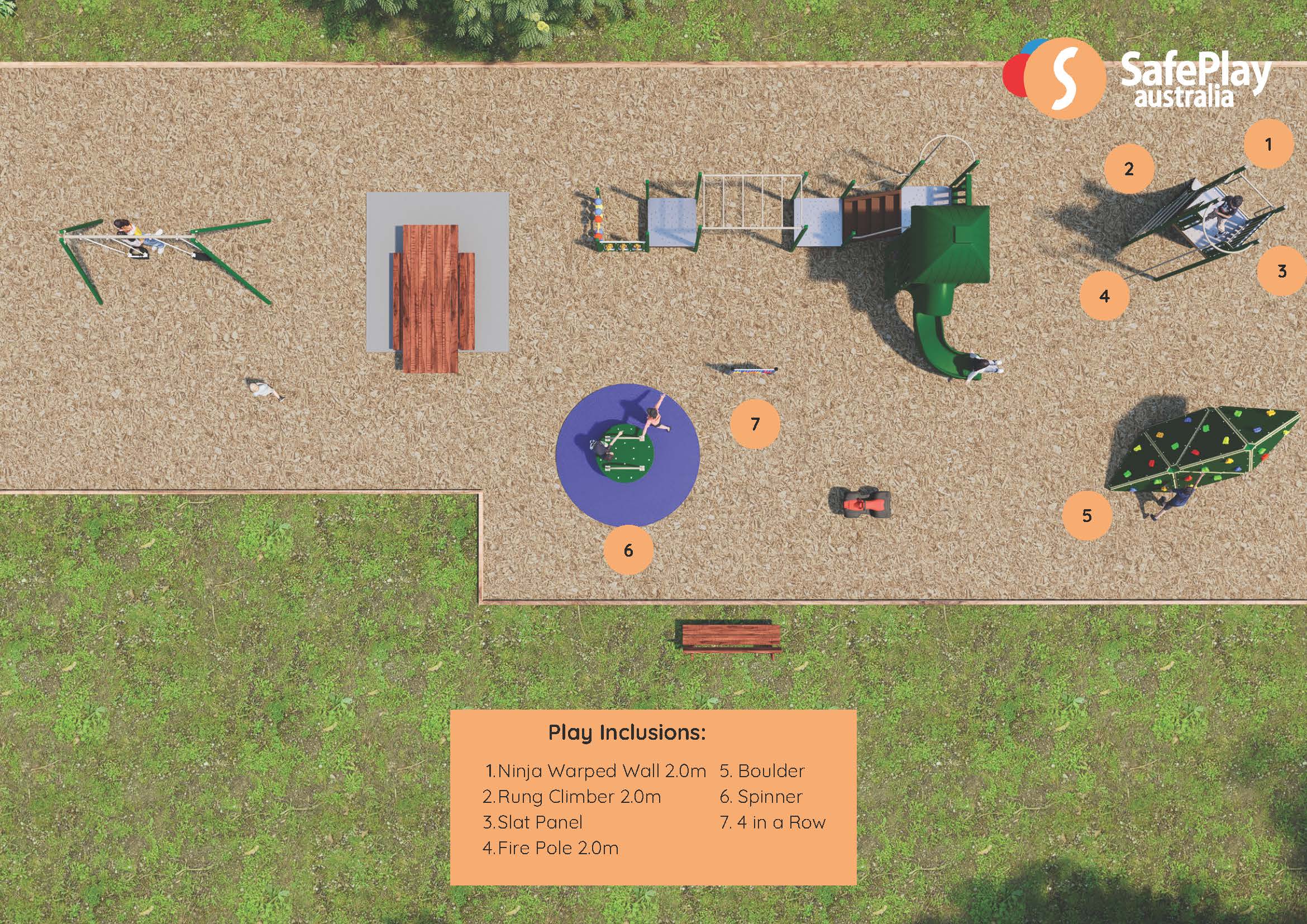This screenshot has width=1307, height=924.
Task: Click the Play Inclusions heading
Action: point(627,733)
